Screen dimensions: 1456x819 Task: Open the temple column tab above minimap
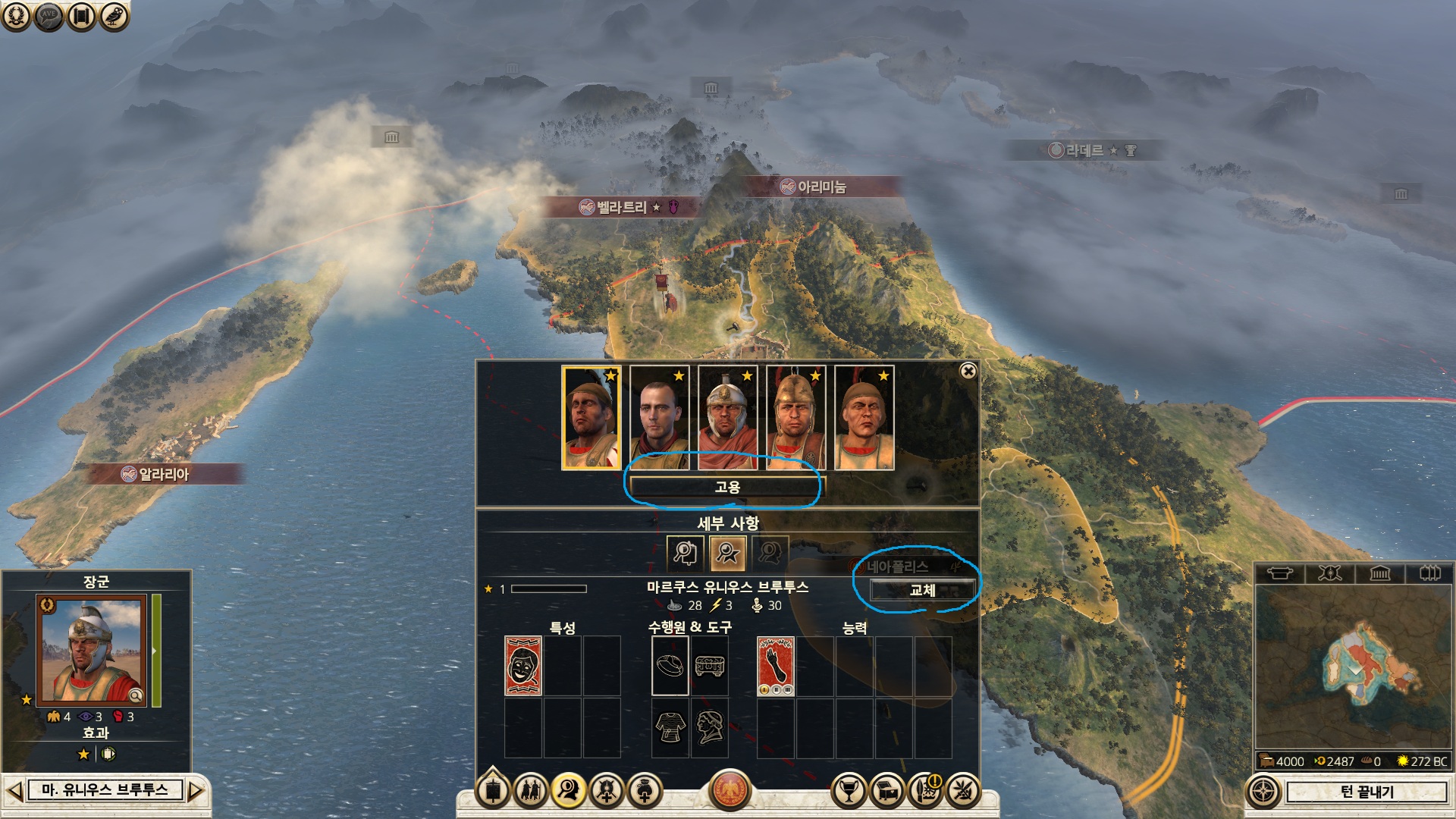click(x=1379, y=573)
